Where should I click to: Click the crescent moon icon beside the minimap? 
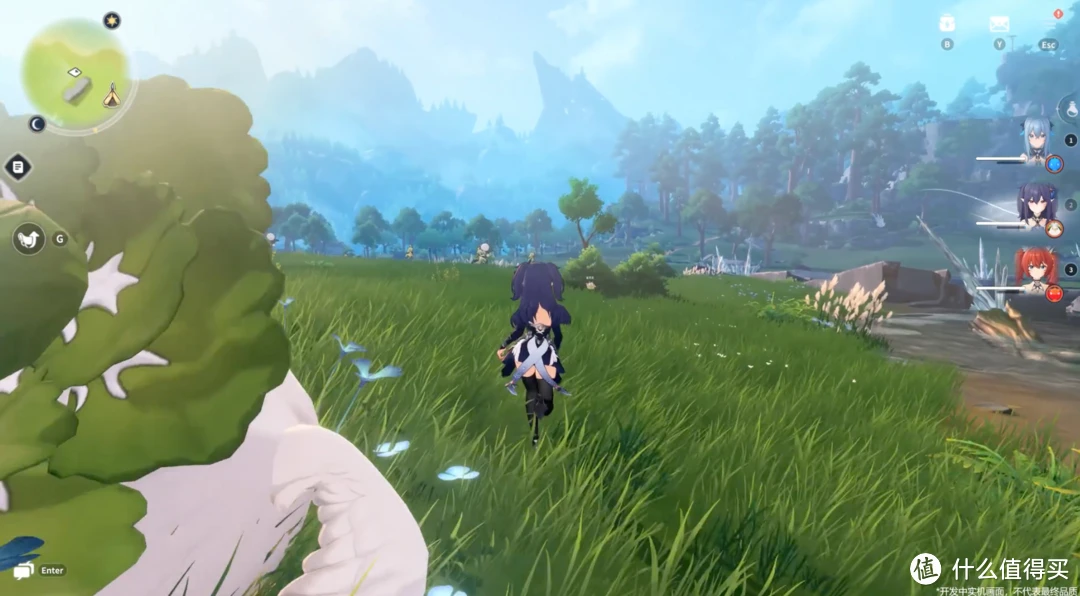(37, 124)
